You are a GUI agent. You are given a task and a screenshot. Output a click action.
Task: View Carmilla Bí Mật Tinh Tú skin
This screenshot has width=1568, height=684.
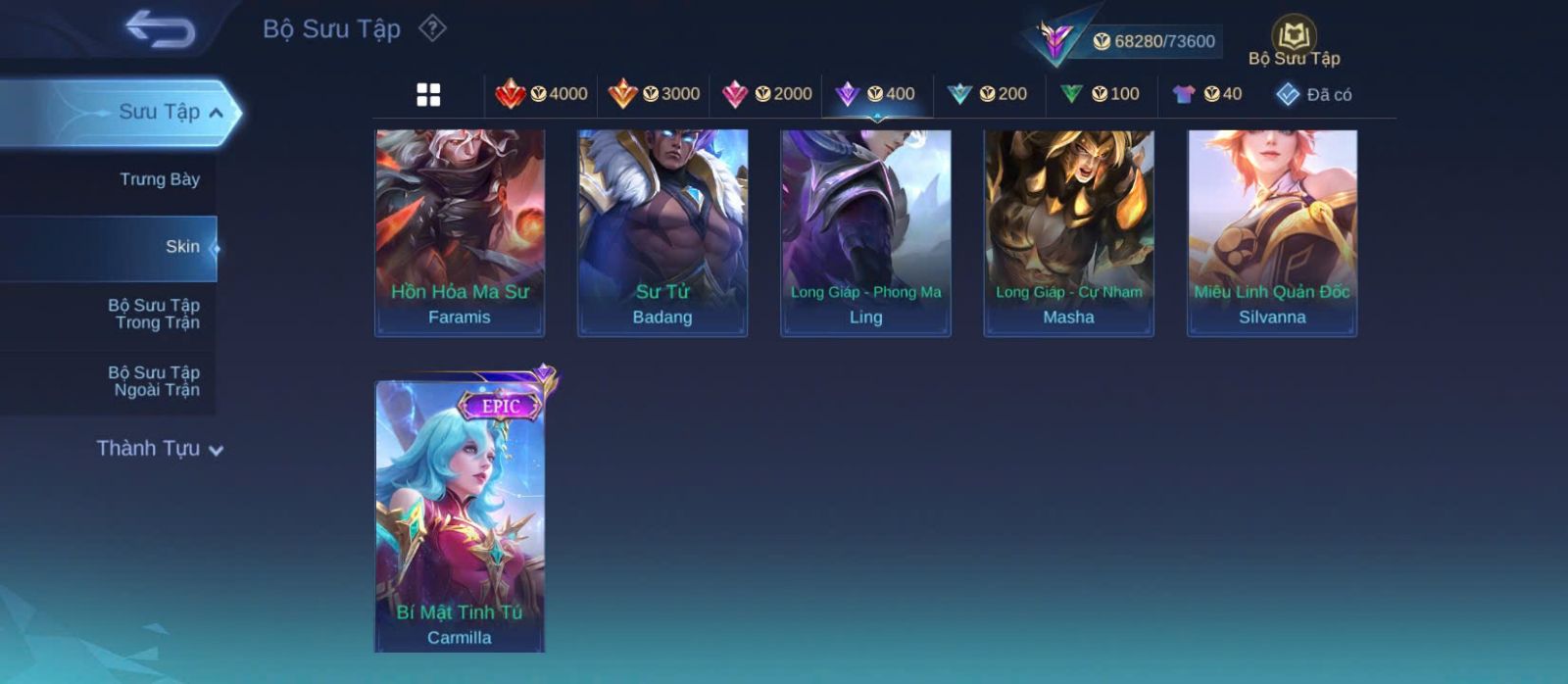[460, 515]
